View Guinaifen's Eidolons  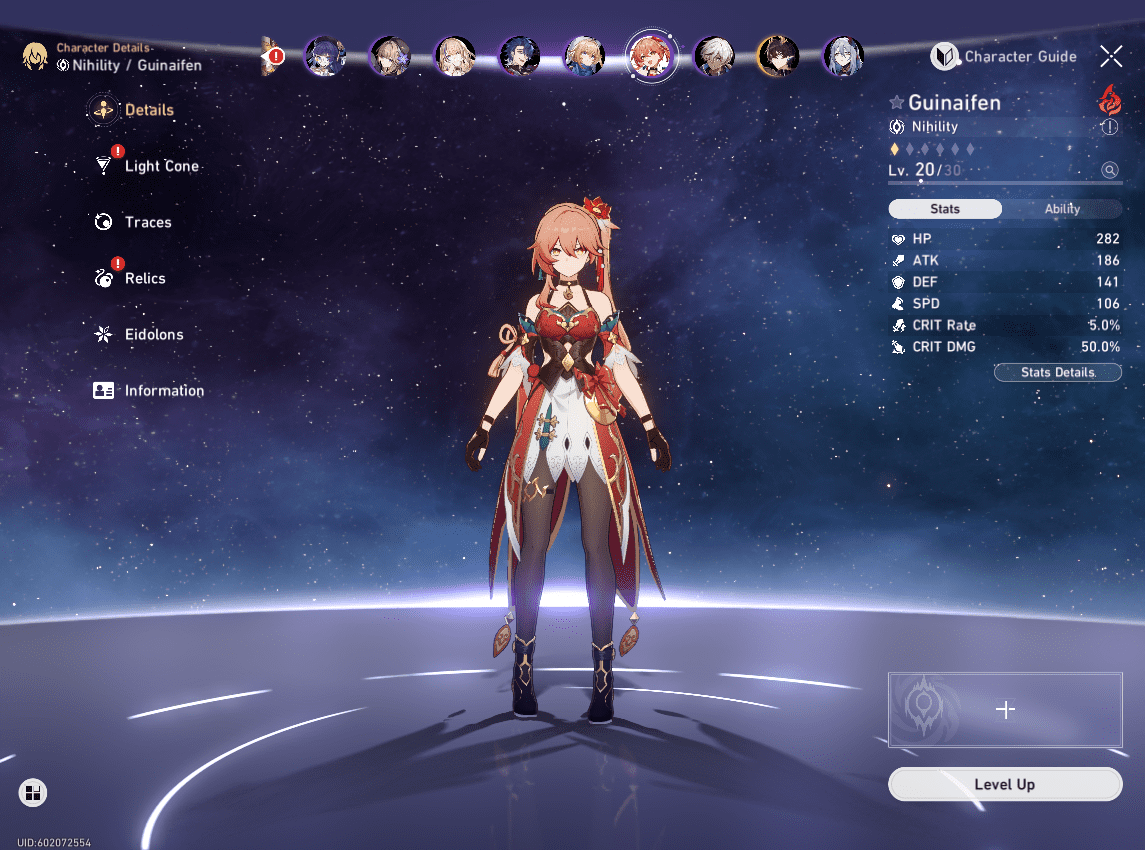pyautogui.click(x=153, y=334)
